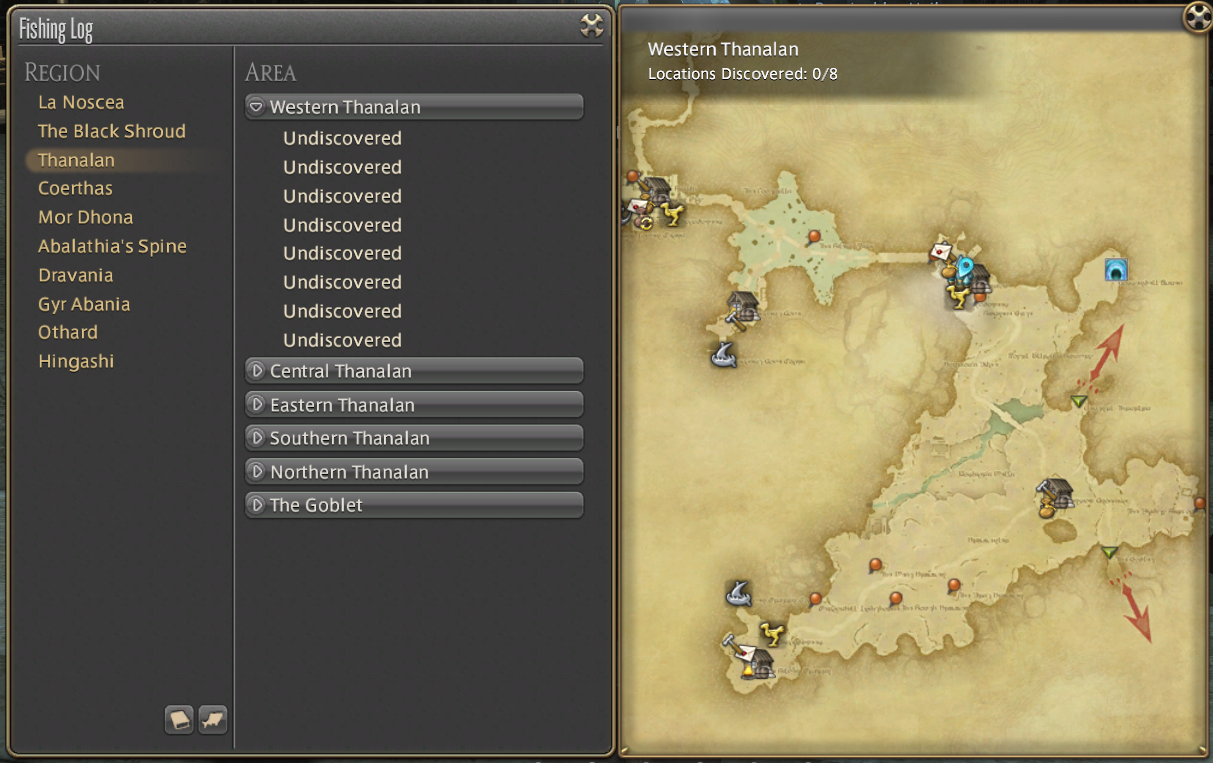Select the Othard region
This screenshot has width=1213, height=763.
coord(68,332)
